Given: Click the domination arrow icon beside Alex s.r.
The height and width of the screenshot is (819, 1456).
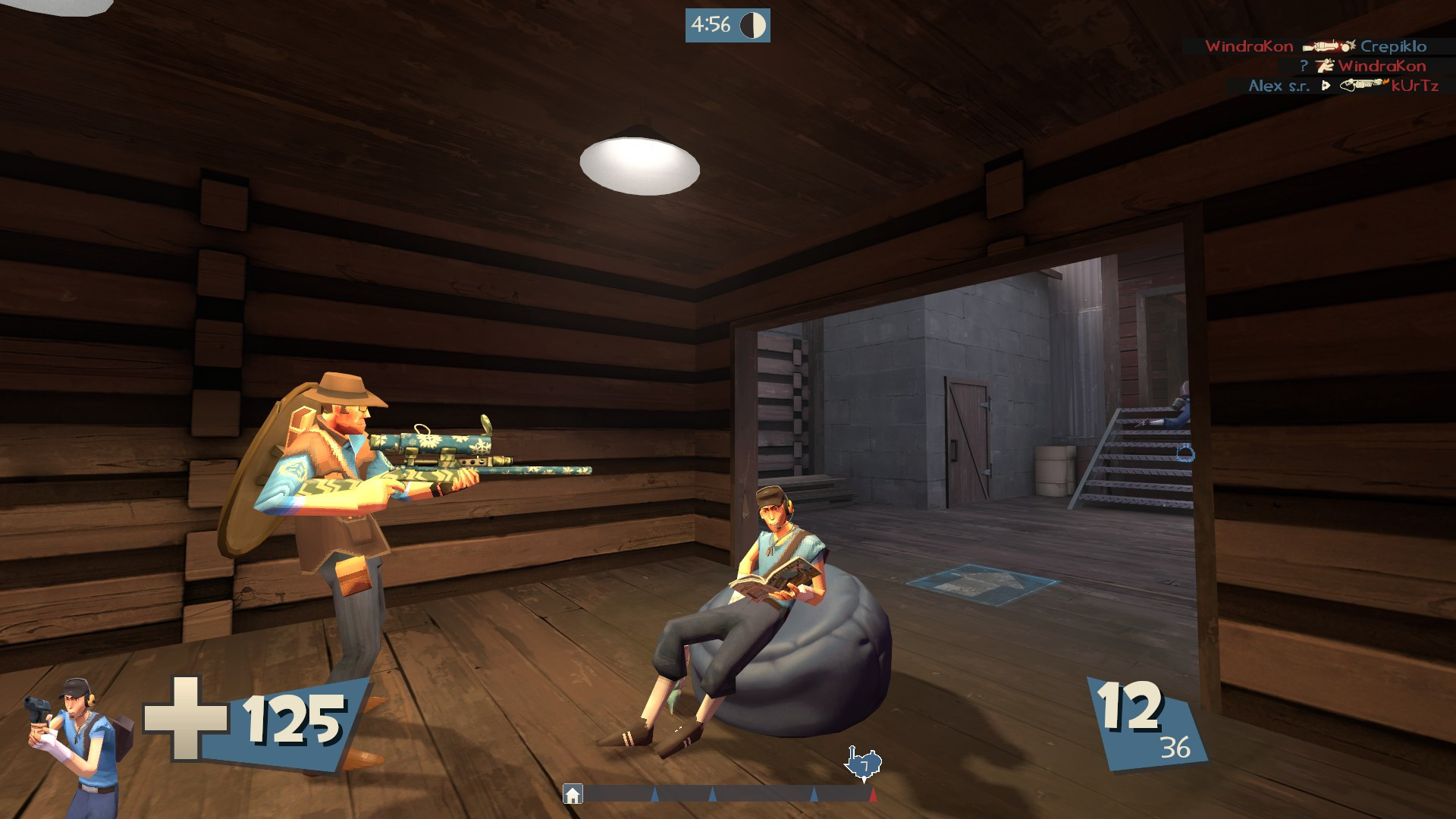Looking at the screenshot, I should point(1326,85).
